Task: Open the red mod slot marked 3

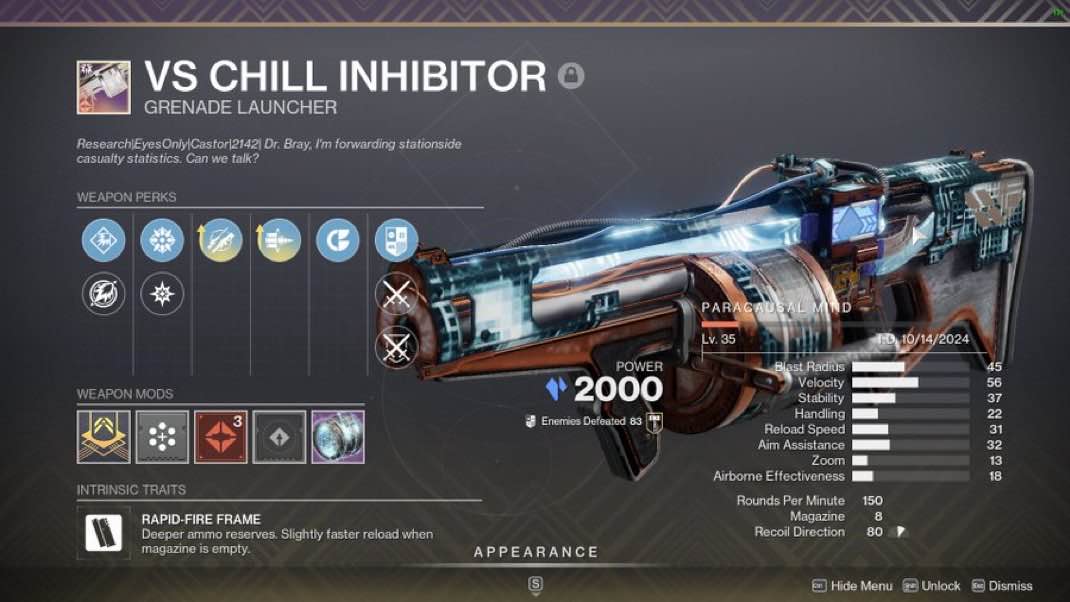Action: tap(220, 436)
